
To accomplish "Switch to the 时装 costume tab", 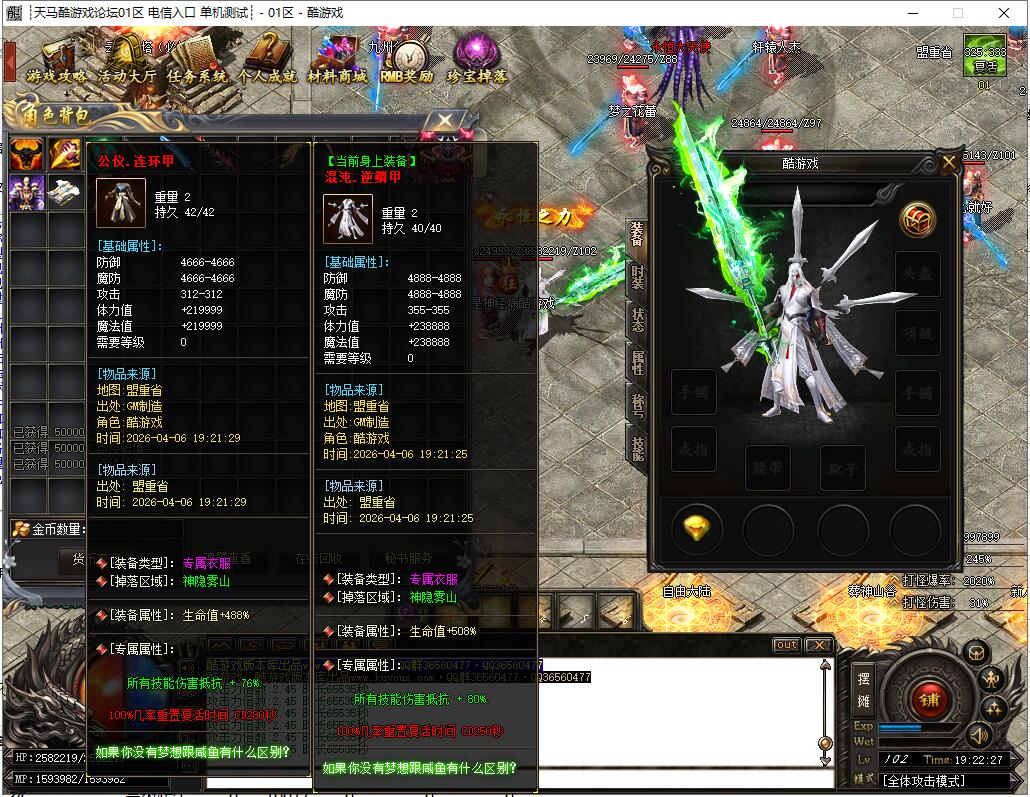I will click(637, 276).
